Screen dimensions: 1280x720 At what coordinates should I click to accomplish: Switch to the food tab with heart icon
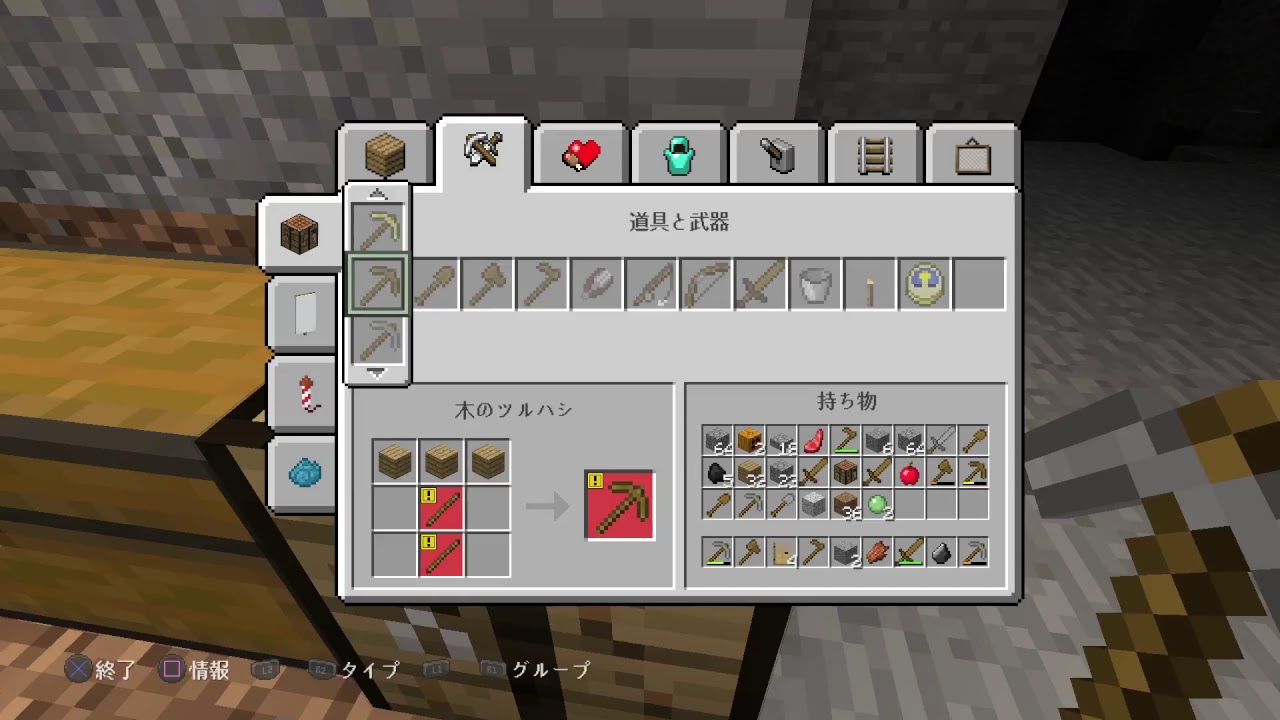point(580,152)
